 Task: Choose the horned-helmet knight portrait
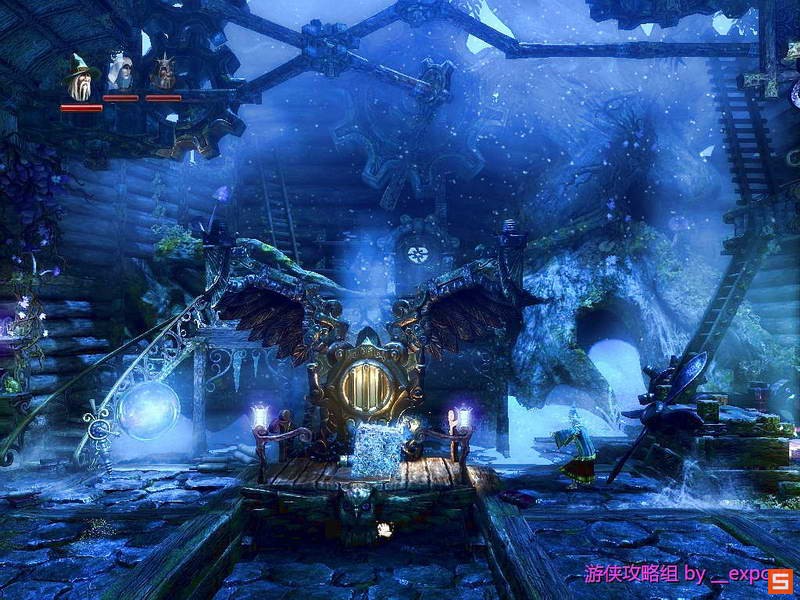pyautogui.click(x=162, y=73)
